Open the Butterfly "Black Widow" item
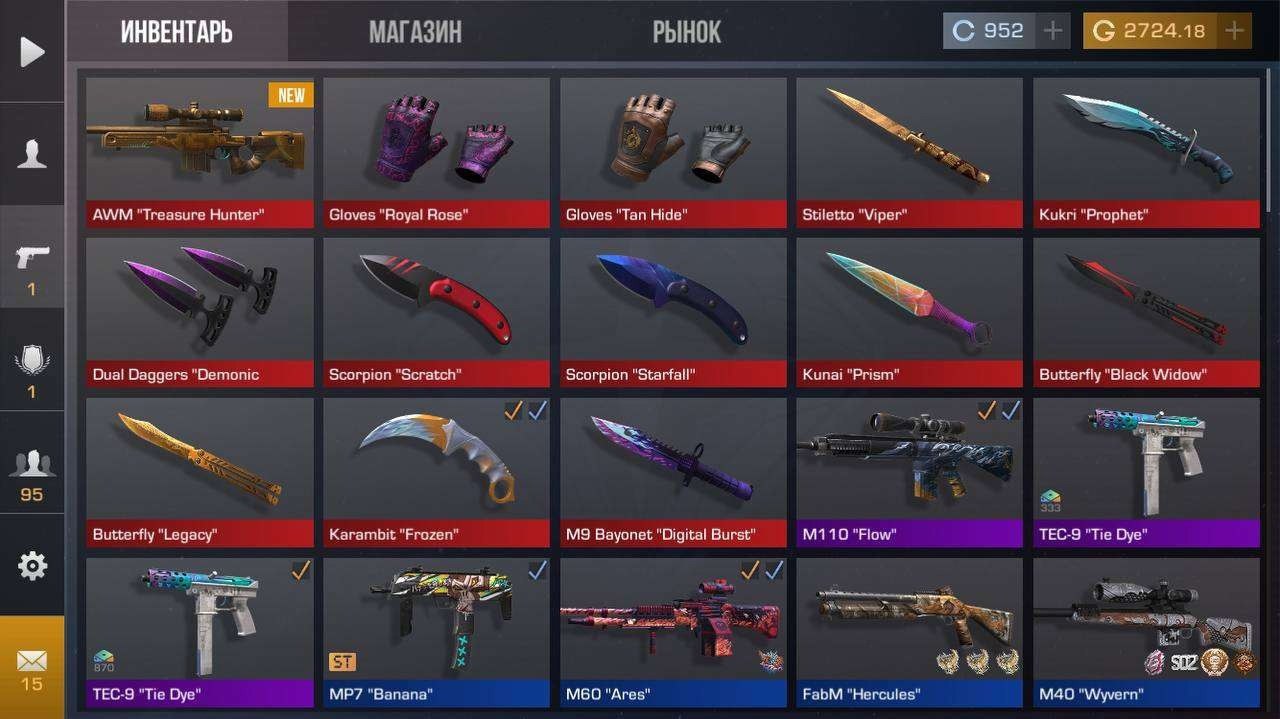 (x=1146, y=312)
